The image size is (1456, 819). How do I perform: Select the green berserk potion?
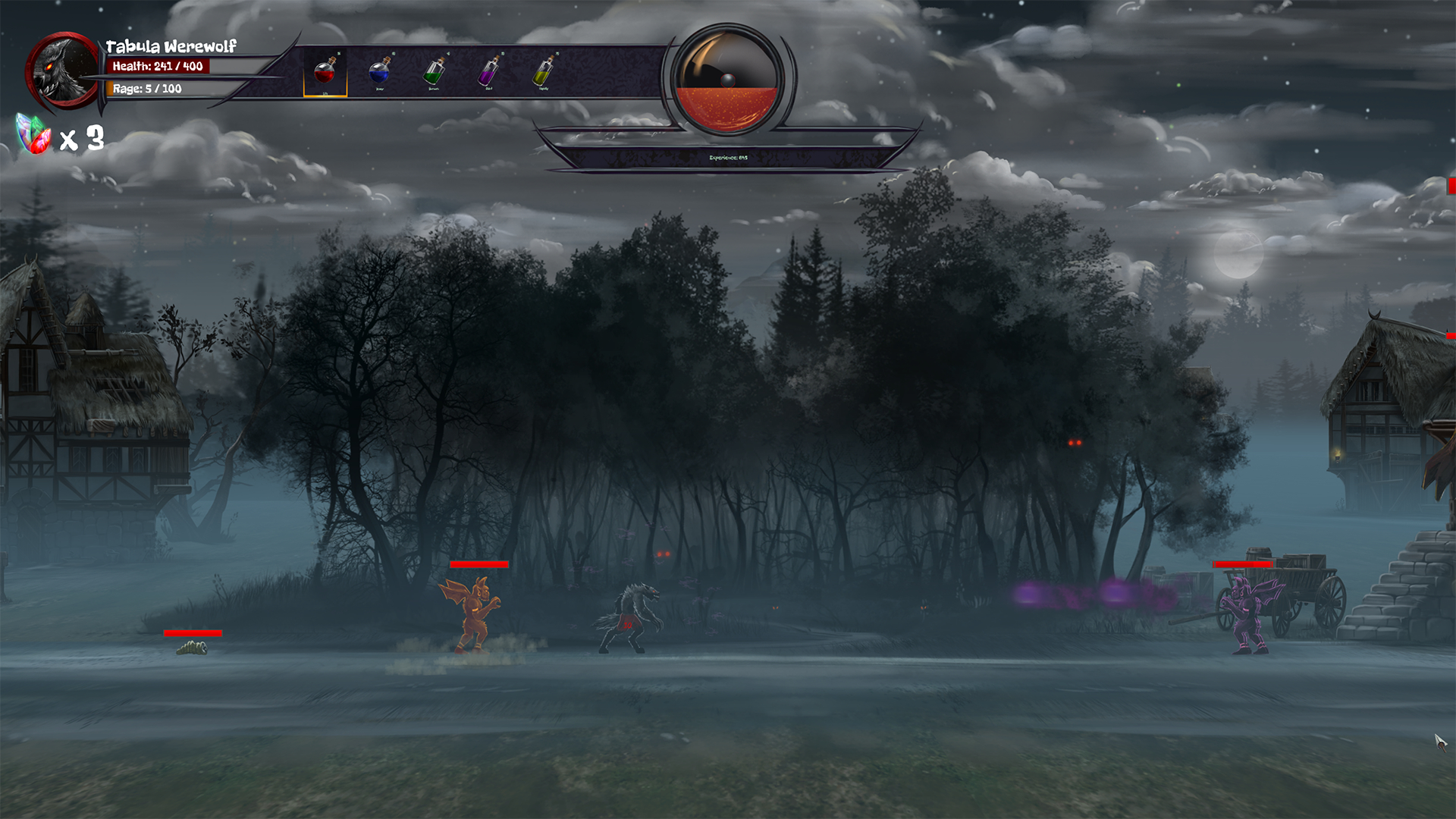point(433,74)
